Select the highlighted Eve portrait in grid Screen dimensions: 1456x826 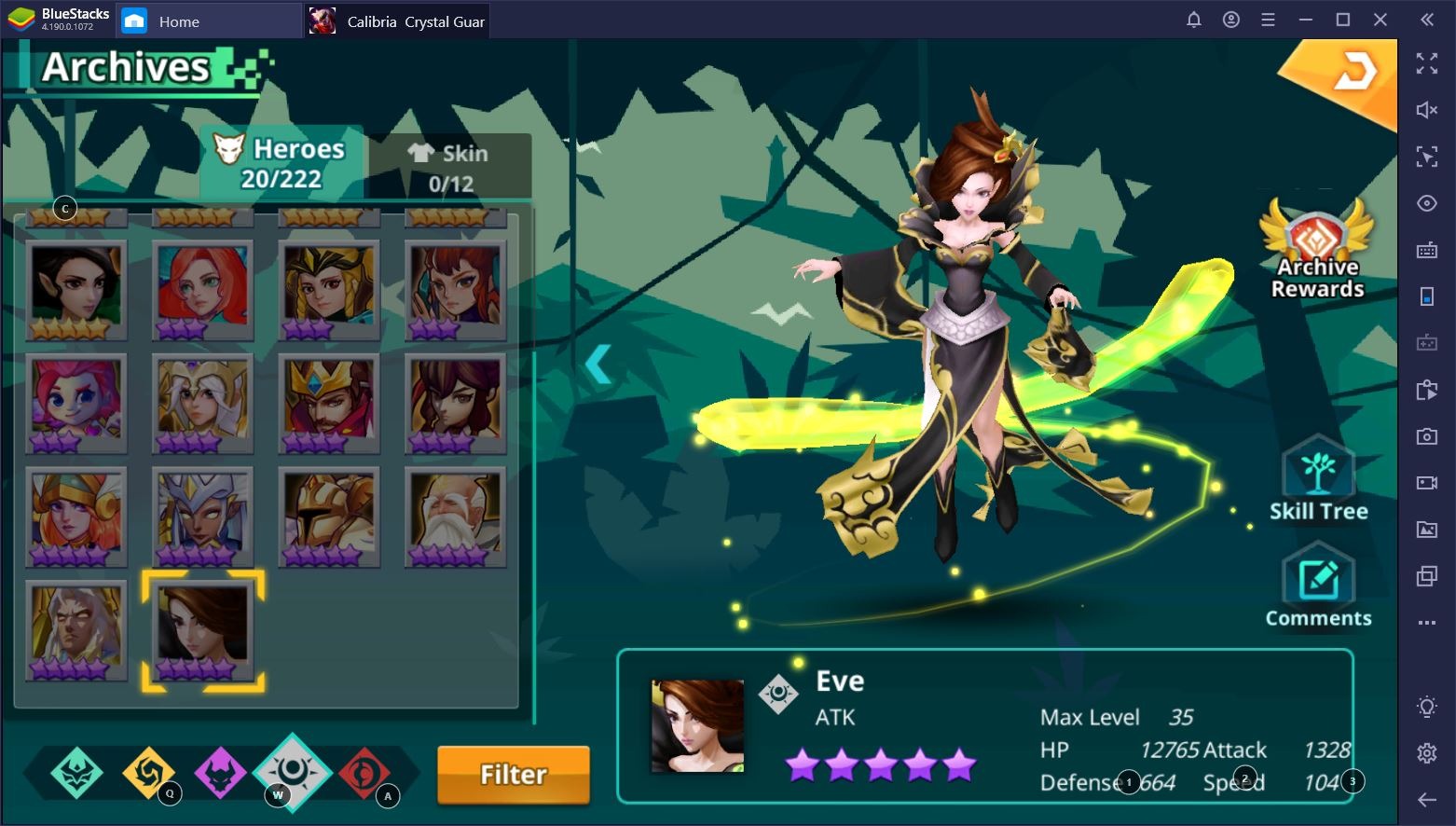coord(202,630)
